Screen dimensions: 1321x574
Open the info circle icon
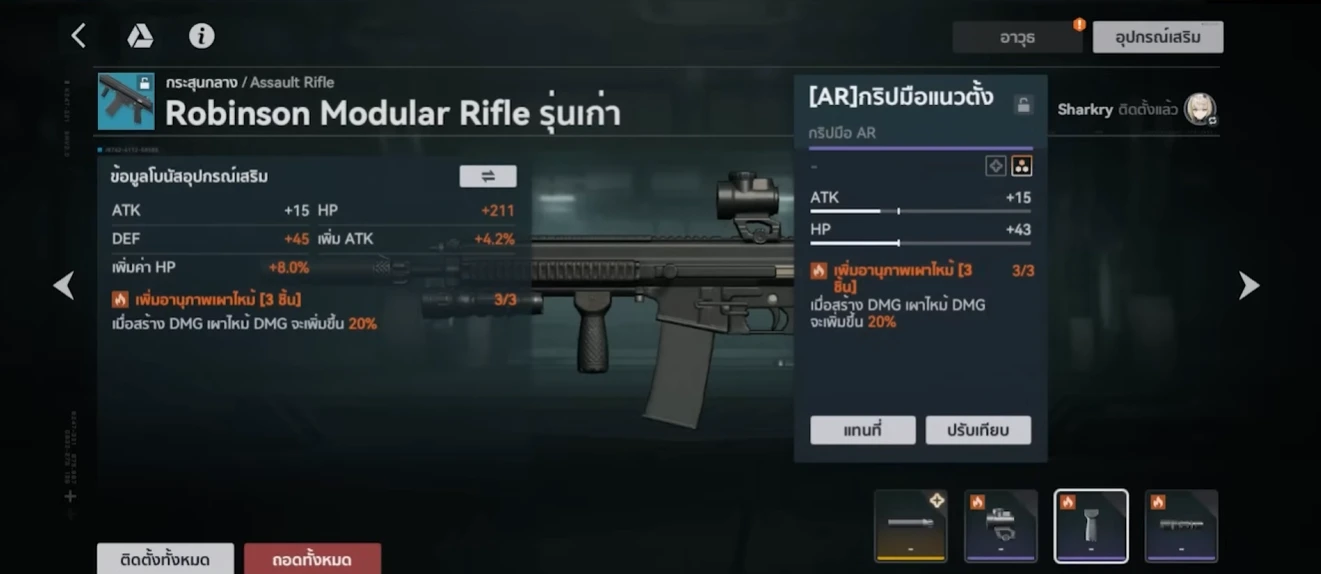[201, 37]
